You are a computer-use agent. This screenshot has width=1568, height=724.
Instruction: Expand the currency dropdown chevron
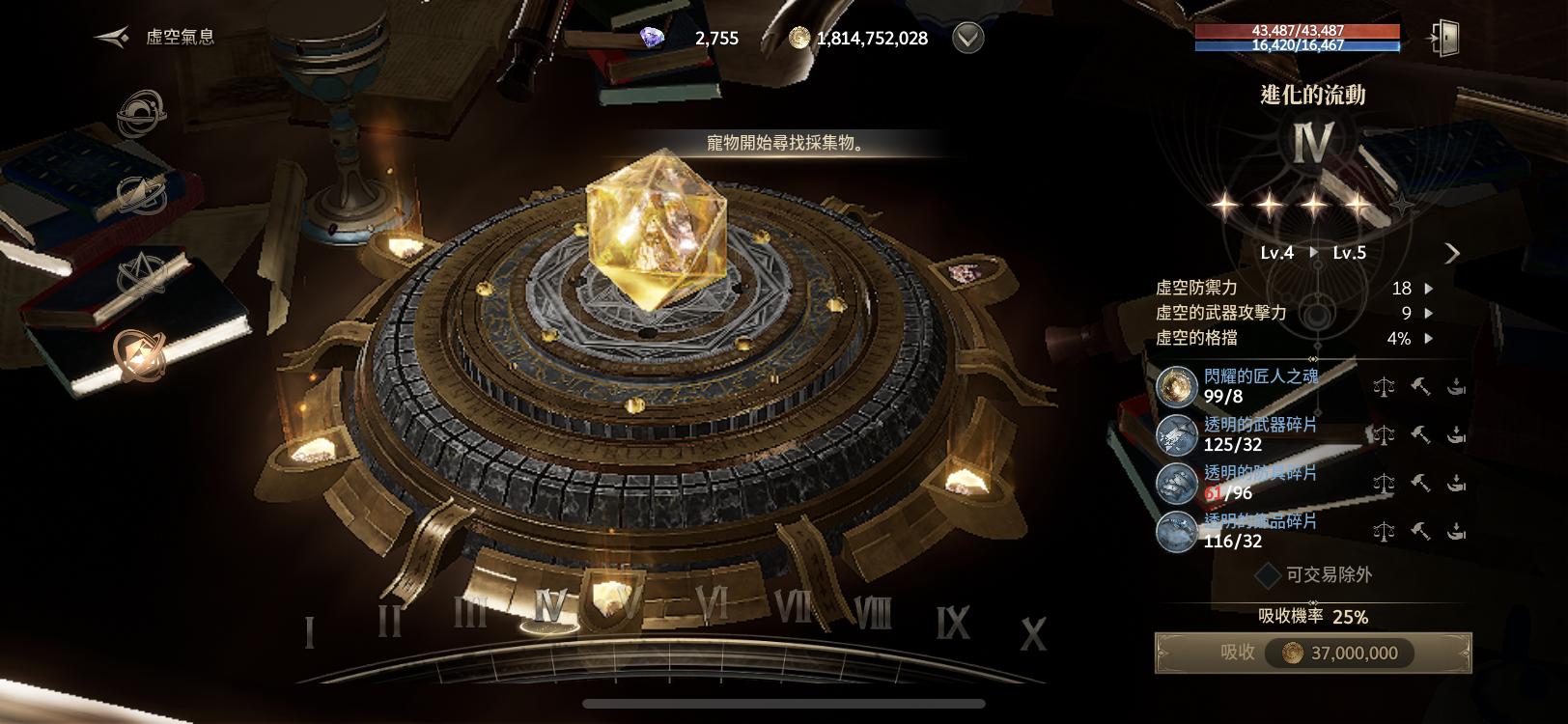click(967, 38)
